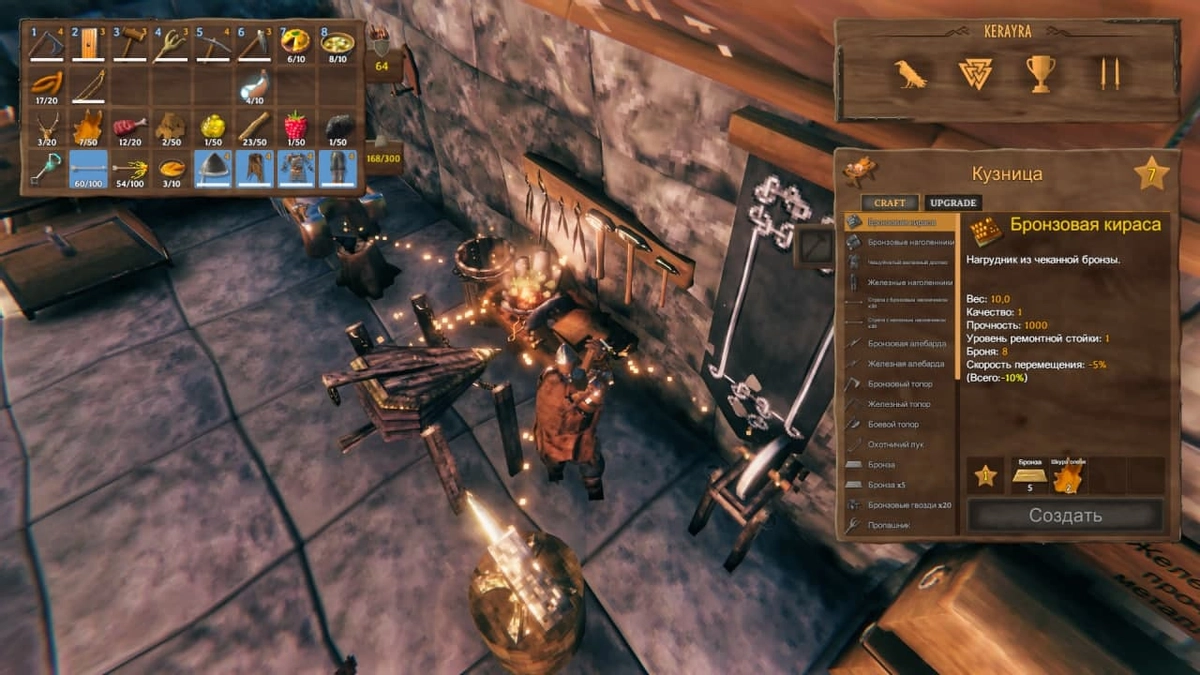
Task: Show the trophies cup icon
Action: point(1040,73)
